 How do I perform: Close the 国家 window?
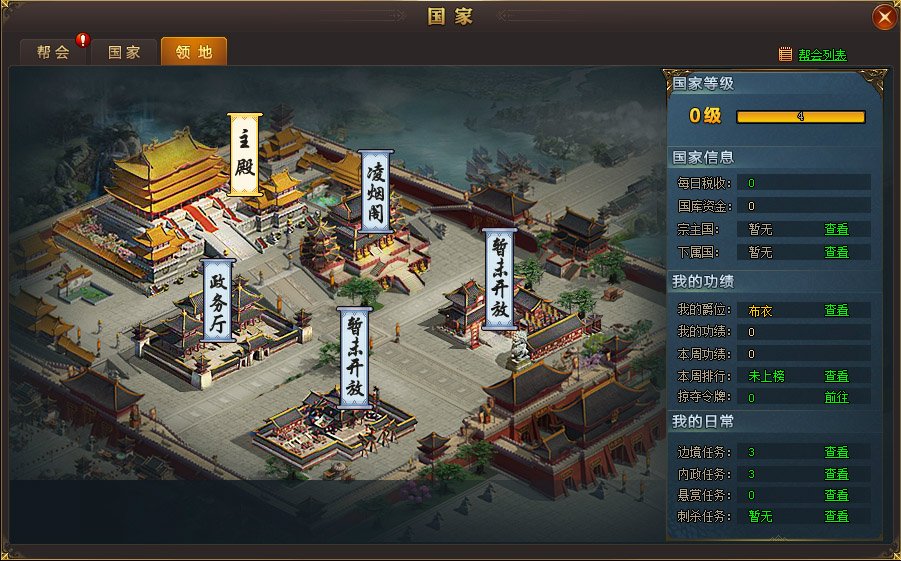click(884, 17)
